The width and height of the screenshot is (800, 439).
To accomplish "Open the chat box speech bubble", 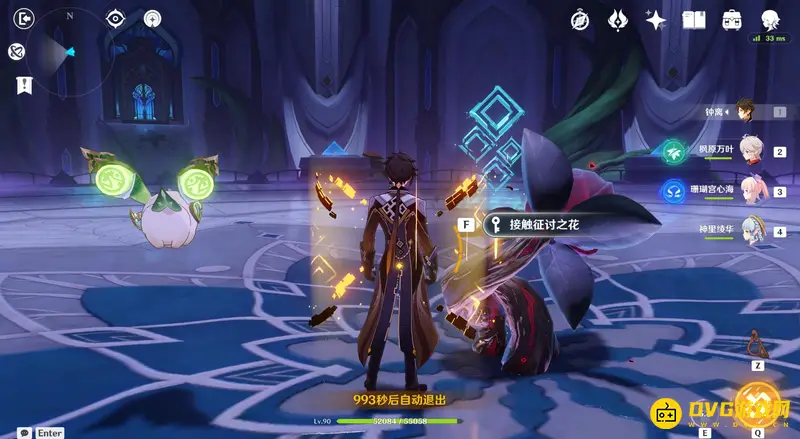I will point(24,432).
